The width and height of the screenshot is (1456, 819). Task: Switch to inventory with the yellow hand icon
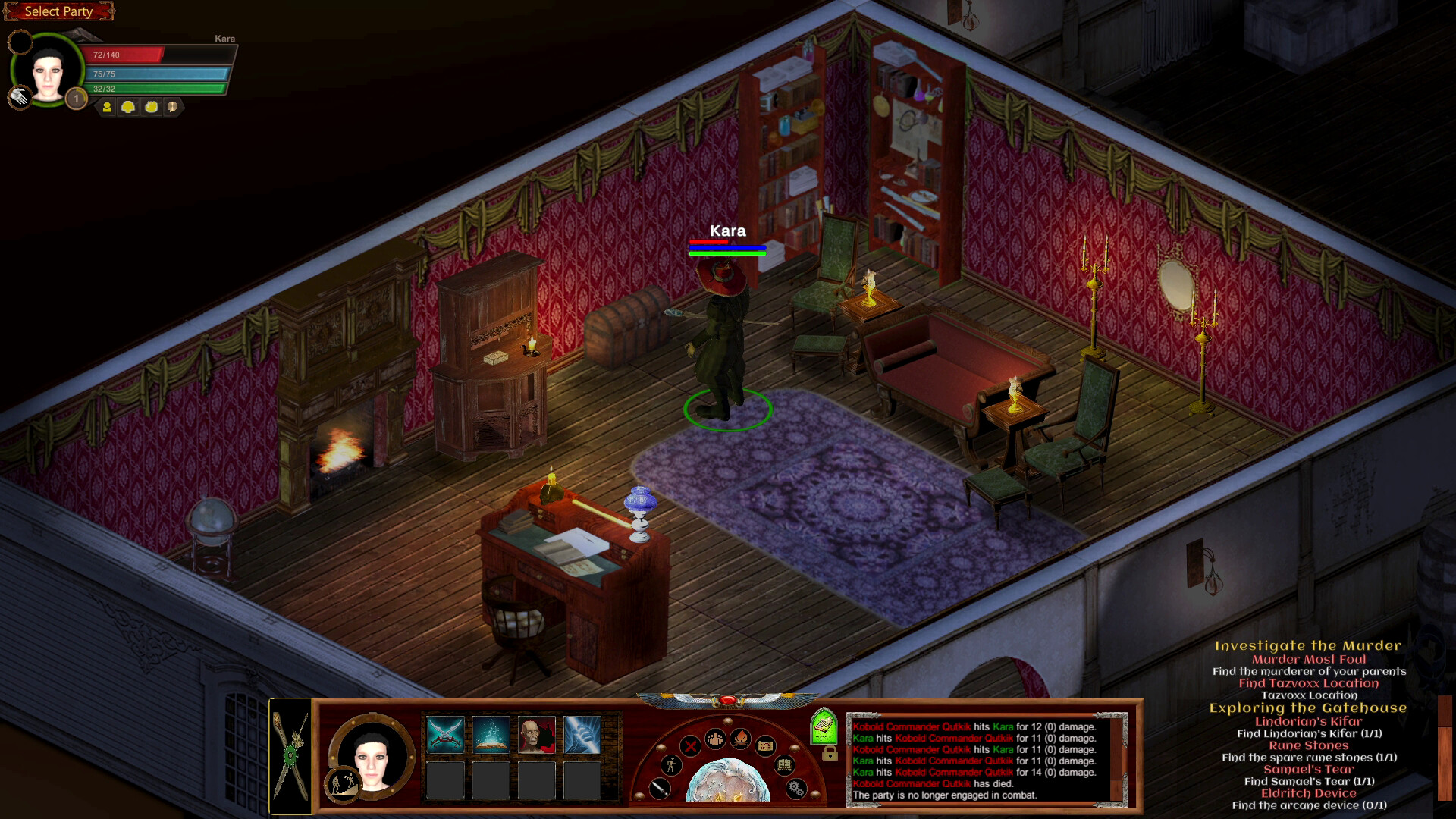(150, 106)
